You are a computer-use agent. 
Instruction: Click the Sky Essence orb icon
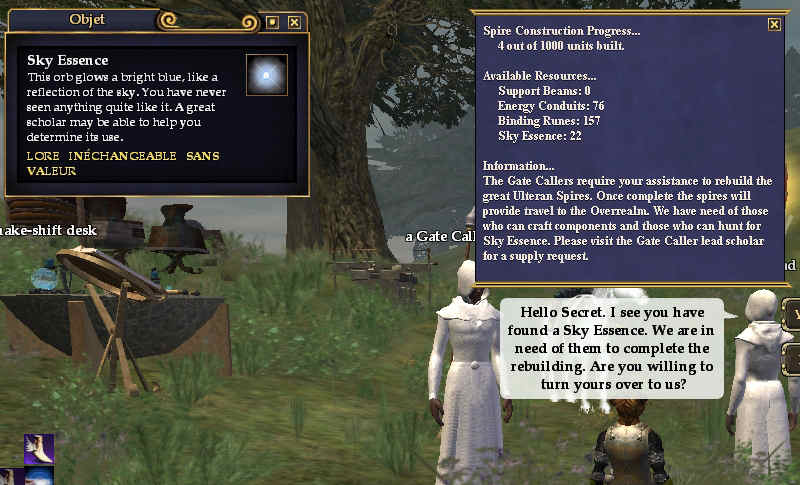coord(266,75)
